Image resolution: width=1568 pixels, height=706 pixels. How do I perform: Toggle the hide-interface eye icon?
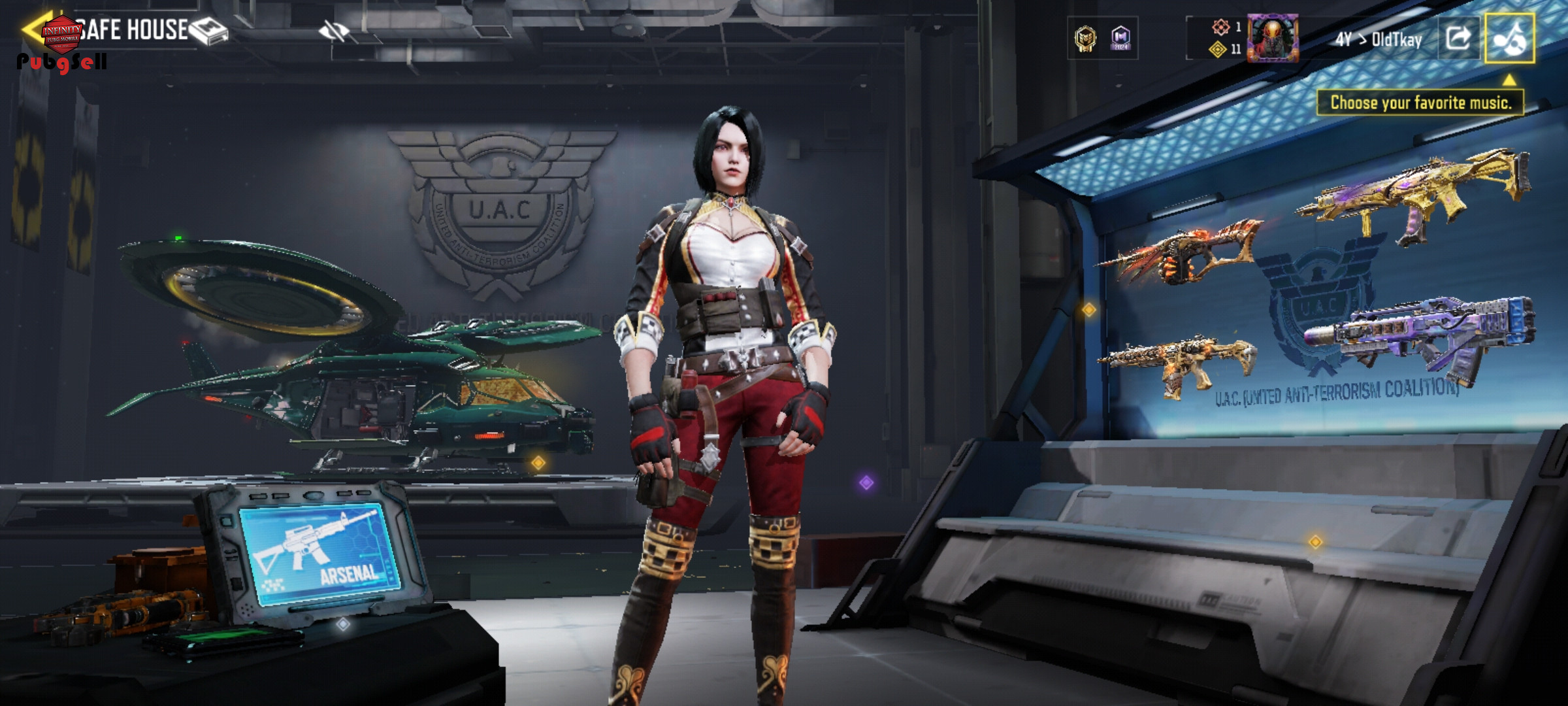pos(334,30)
